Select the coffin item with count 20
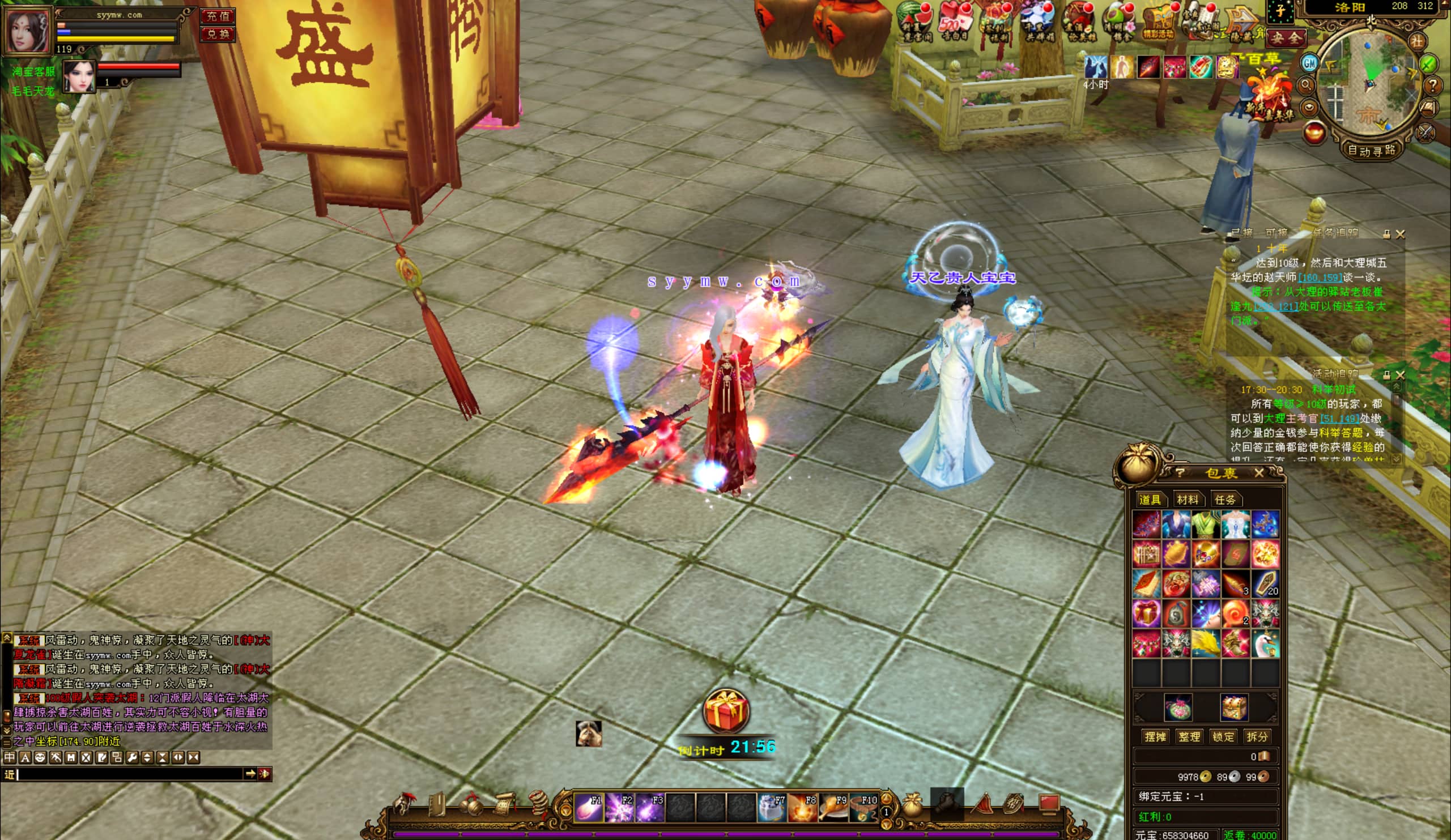The image size is (1451, 840). 1265,584
